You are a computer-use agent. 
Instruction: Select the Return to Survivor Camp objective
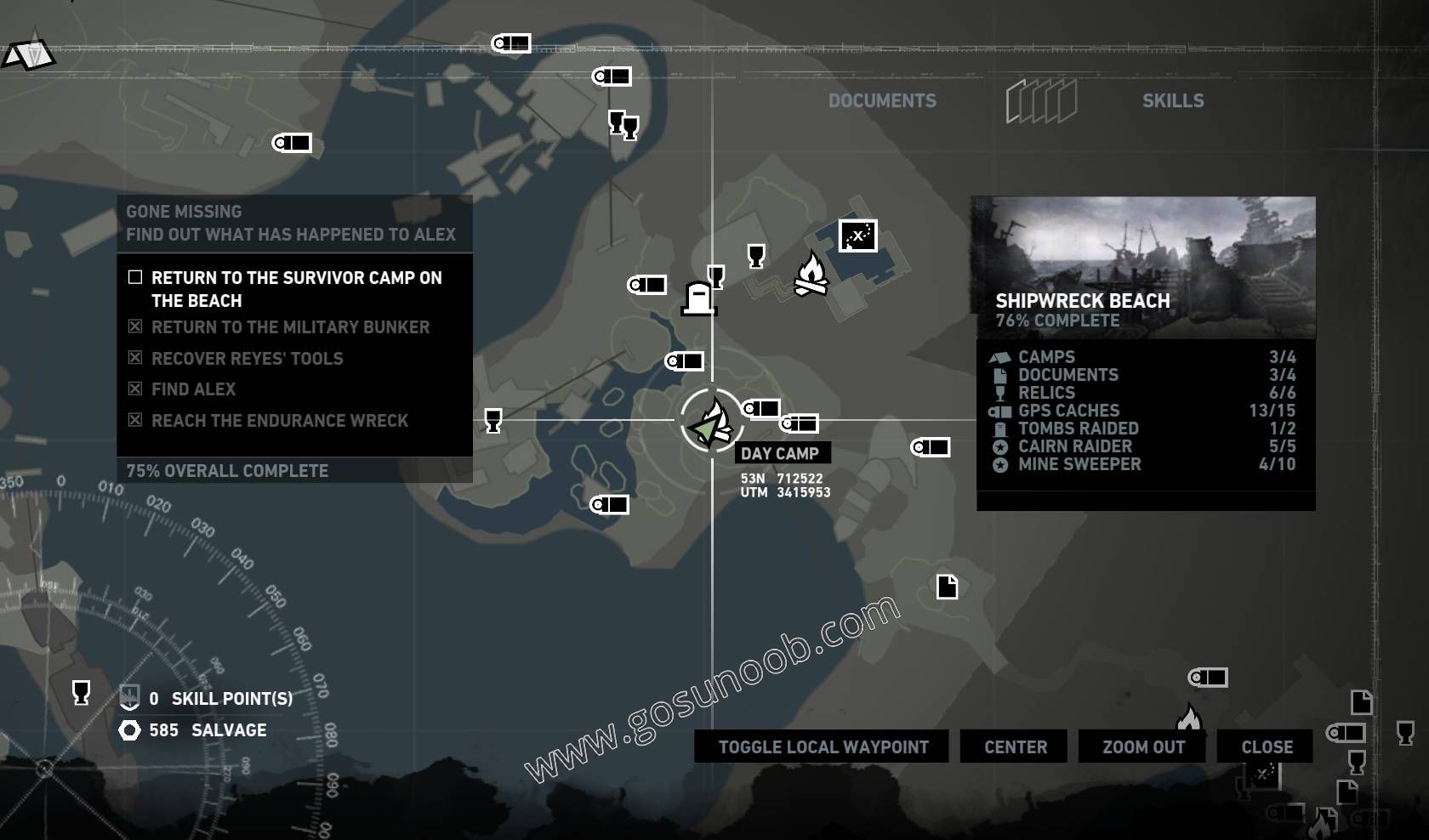point(294,289)
